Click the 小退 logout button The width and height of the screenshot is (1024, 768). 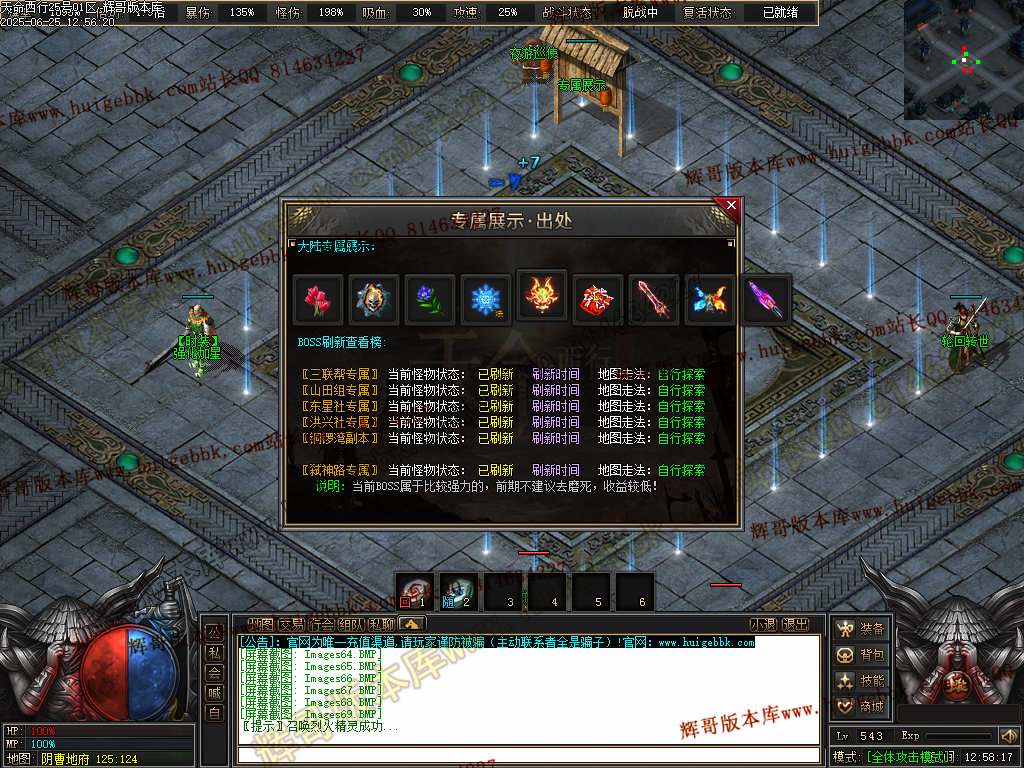[763, 624]
